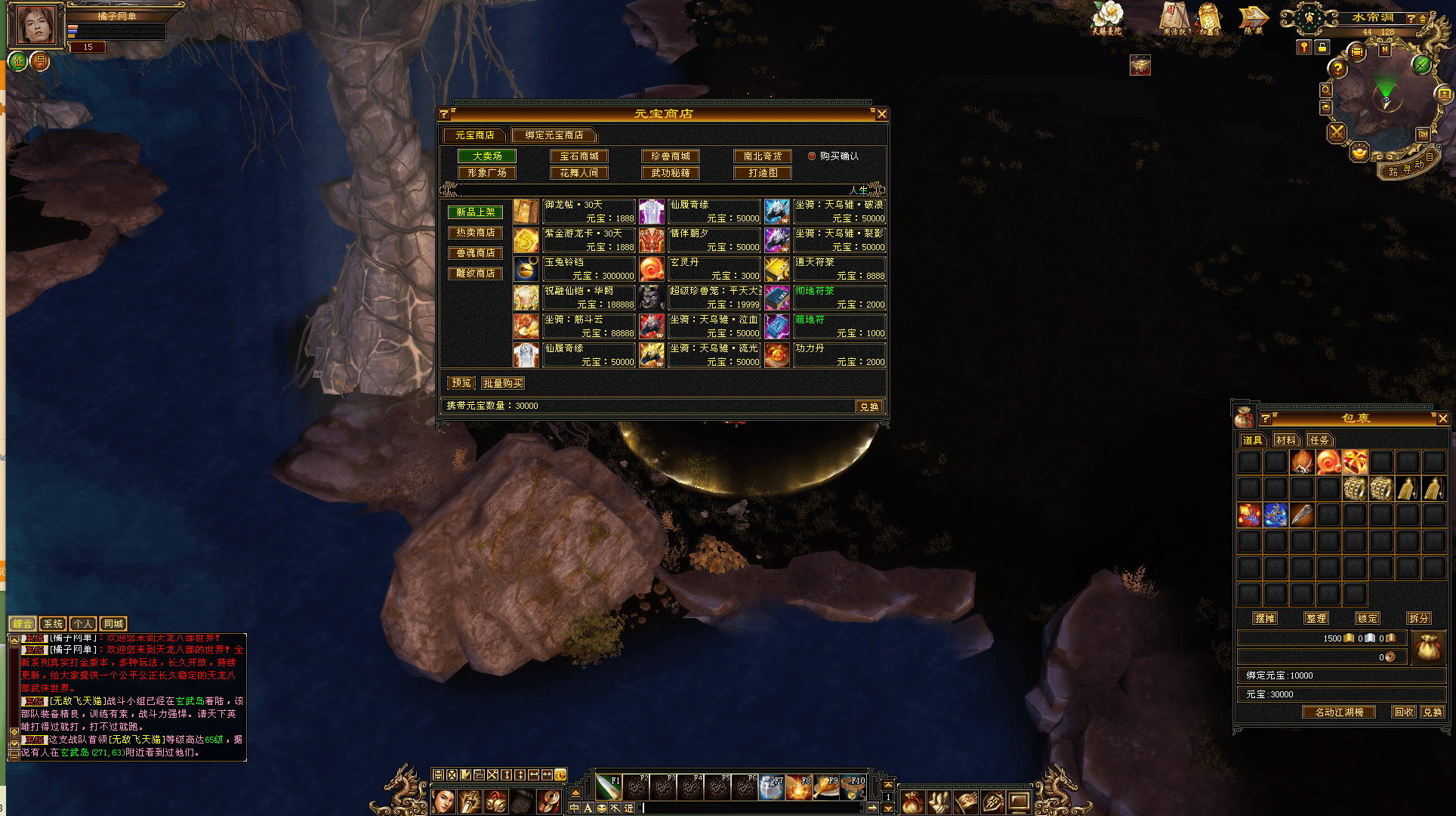Choose the 南北奇货 category
This screenshot has width=1456, height=816.
click(763, 156)
